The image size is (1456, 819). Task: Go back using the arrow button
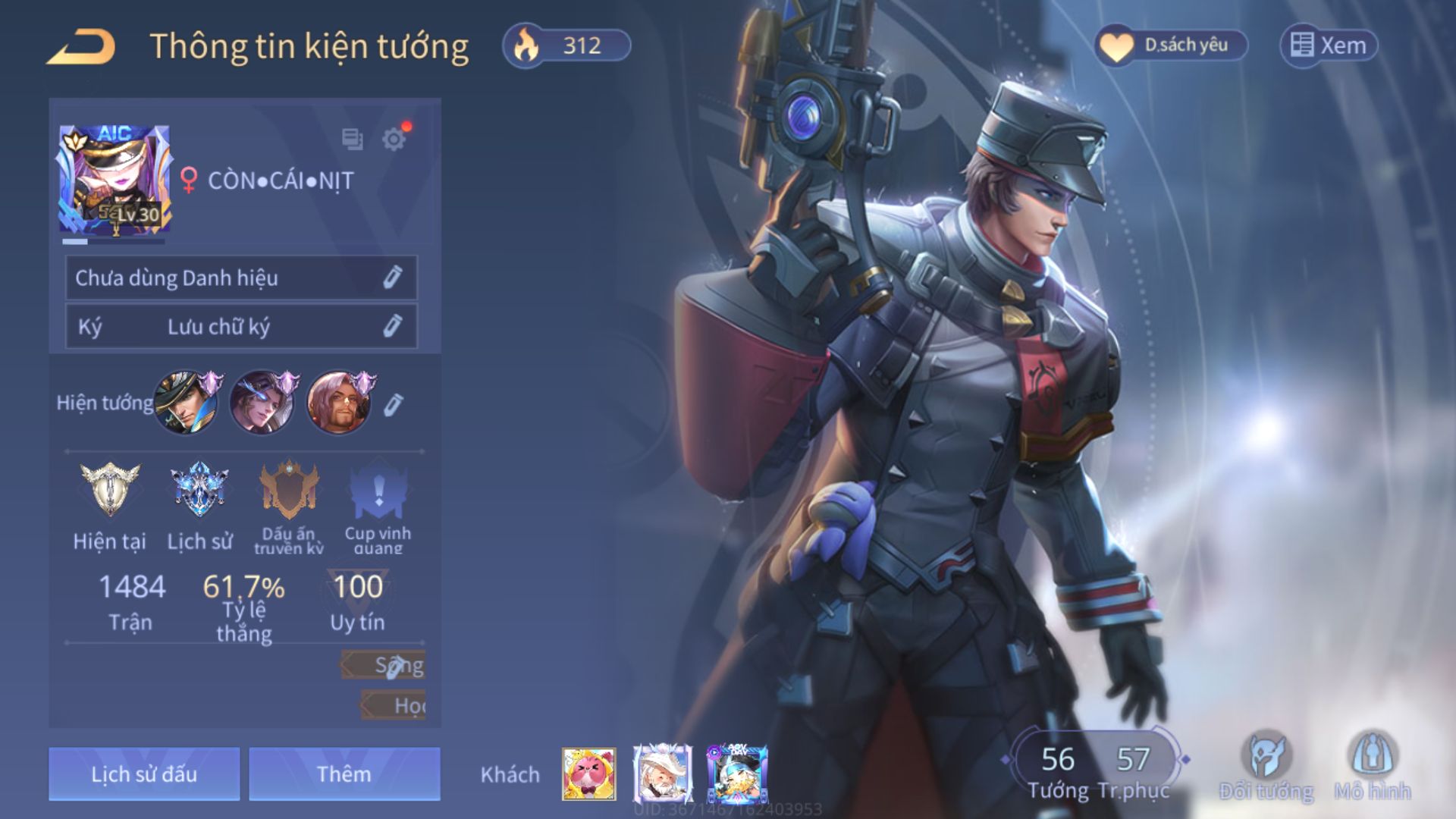pyautogui.click(x=81, y=47)
